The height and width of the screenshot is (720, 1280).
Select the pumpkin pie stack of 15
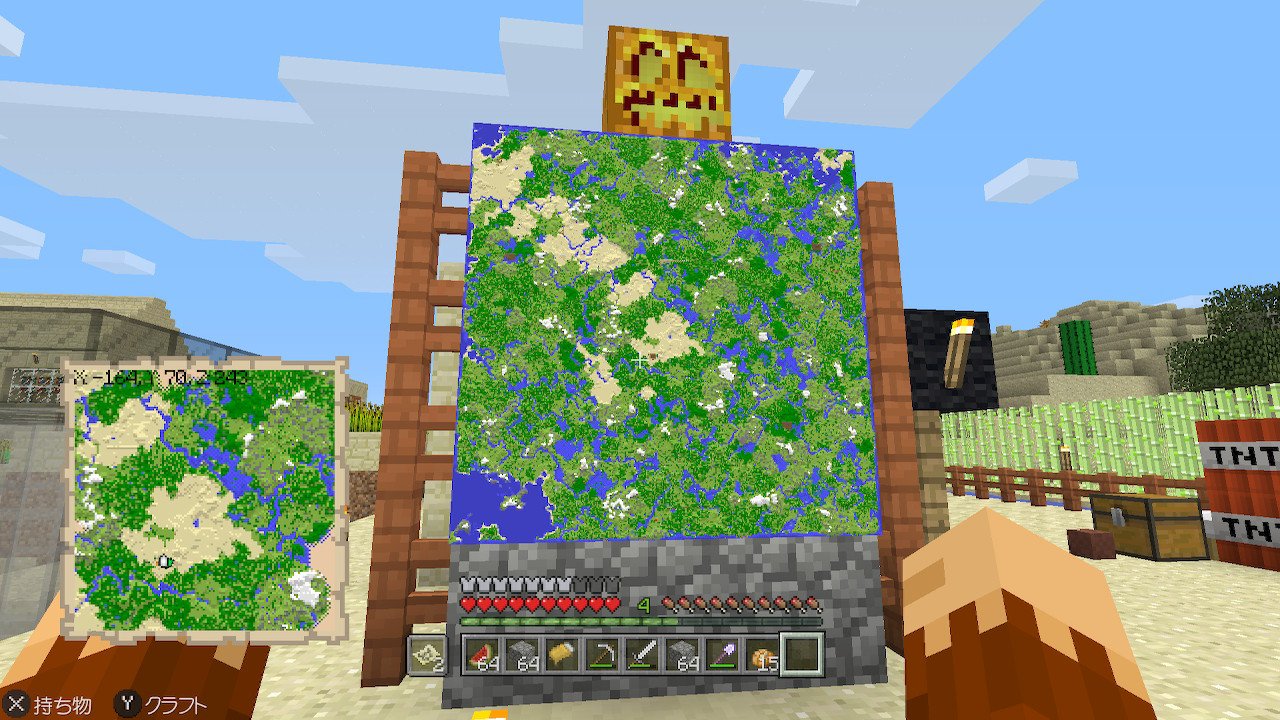pyautogui.click(x=762, y=654)
